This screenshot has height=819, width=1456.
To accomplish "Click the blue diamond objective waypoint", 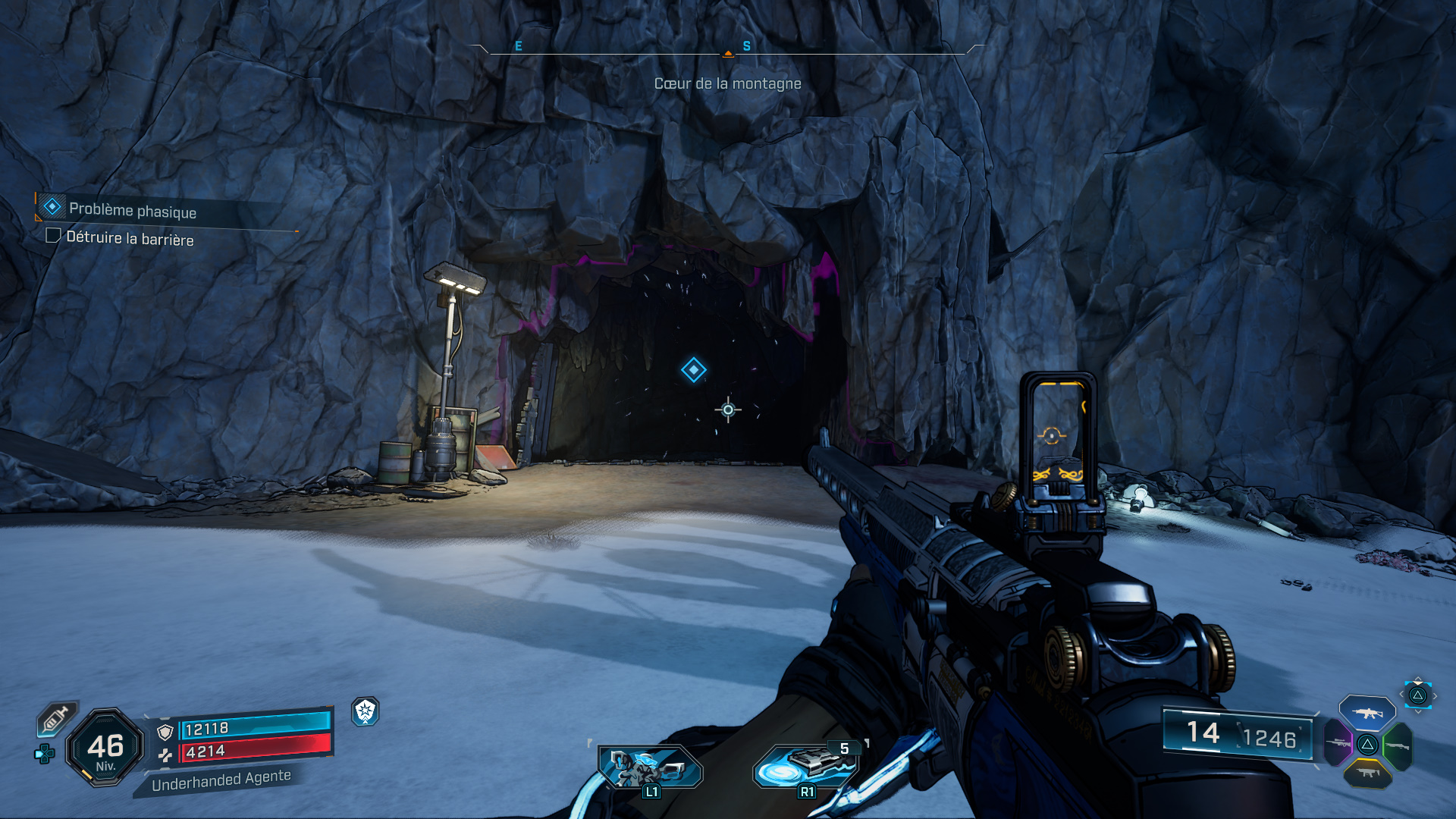I will pyautogui.click(x=693, y=370).
